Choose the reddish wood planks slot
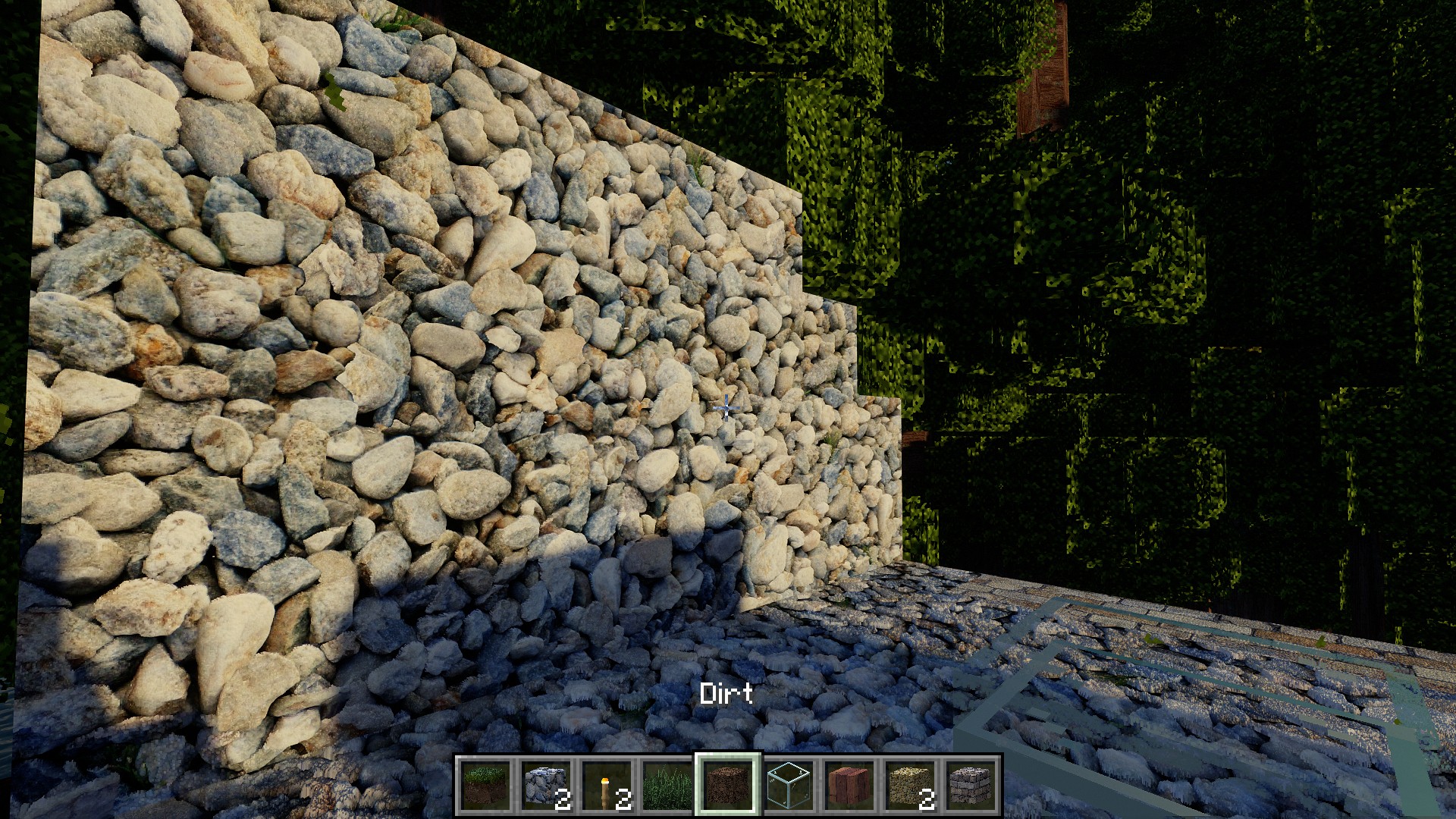The height and width of the screenshot is (819, 1456). click(849, 785)
